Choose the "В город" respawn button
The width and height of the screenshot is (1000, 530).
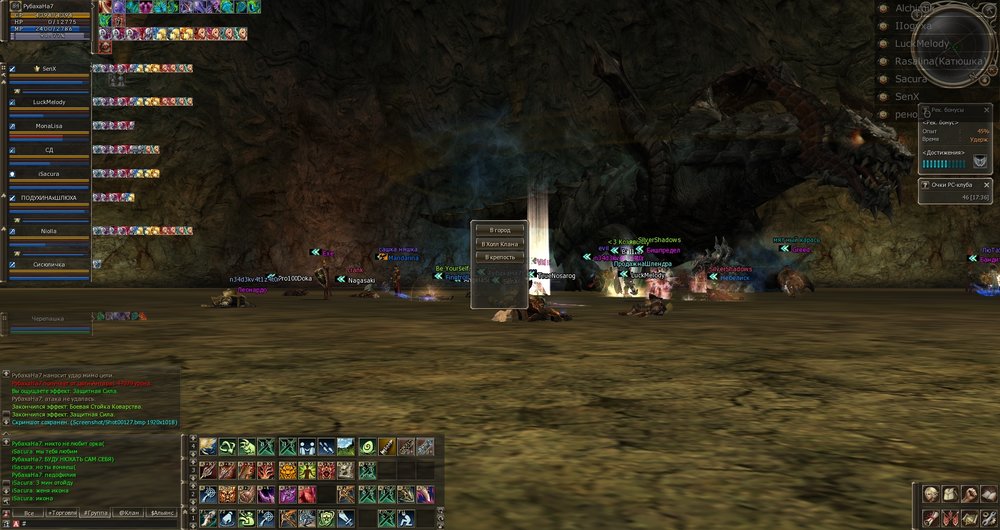point(499,231)
